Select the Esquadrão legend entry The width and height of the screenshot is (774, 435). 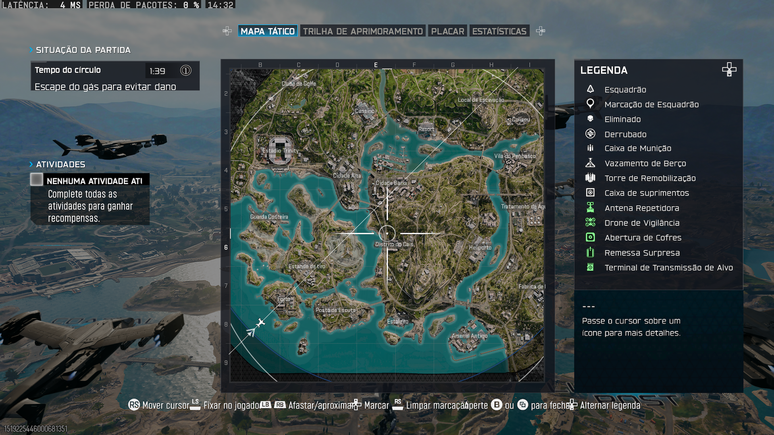coord(625,90)
